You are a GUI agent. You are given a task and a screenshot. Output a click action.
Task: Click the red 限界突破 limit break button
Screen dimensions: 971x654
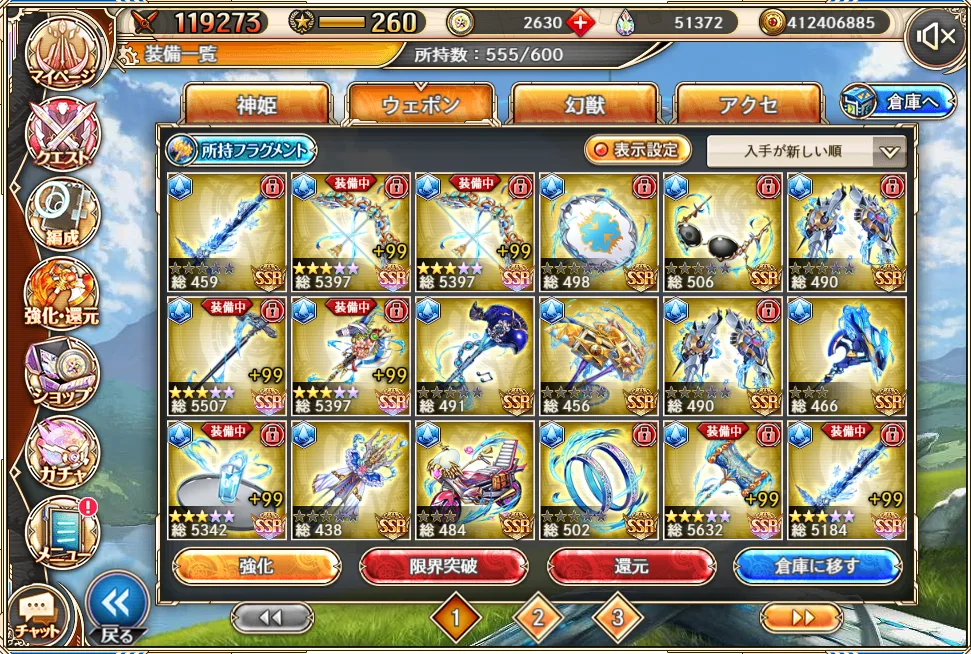pyautogui.click(x=443, y=566)
